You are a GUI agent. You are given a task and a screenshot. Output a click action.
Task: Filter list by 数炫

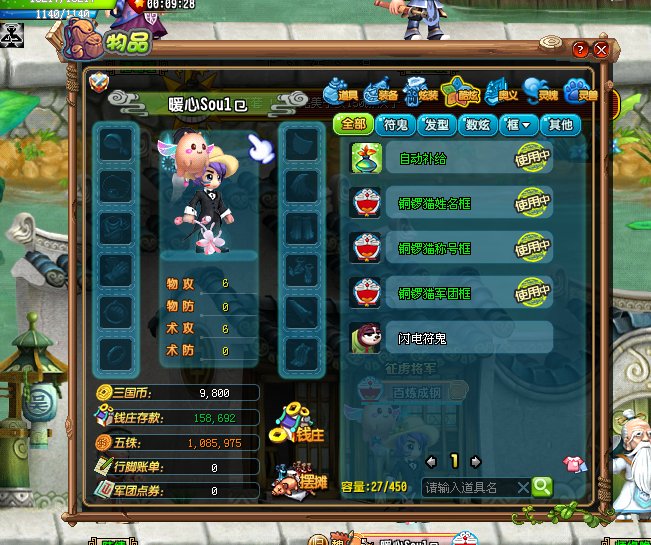pyautogui.click(x=477, y=125)
